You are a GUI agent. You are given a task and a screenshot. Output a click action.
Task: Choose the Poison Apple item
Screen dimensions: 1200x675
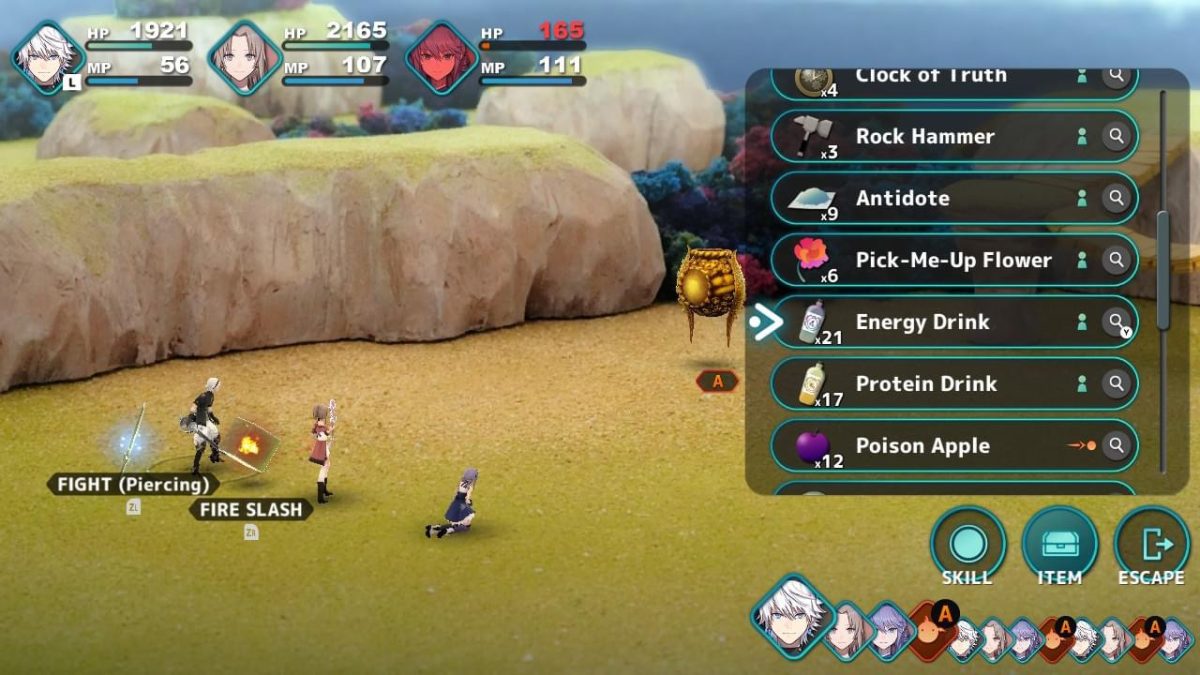922,446
